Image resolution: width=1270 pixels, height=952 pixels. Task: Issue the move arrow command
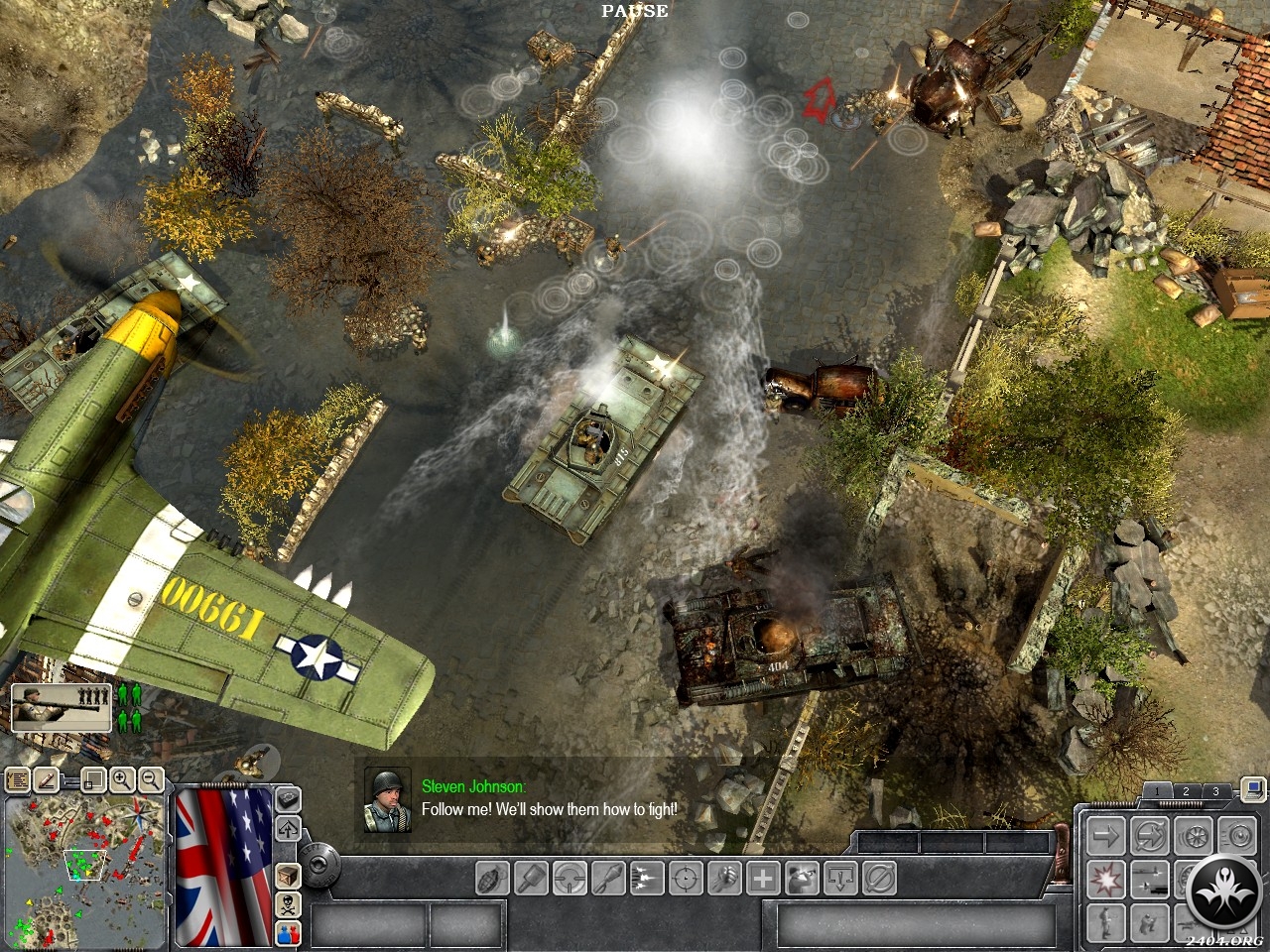point(1104,835)
